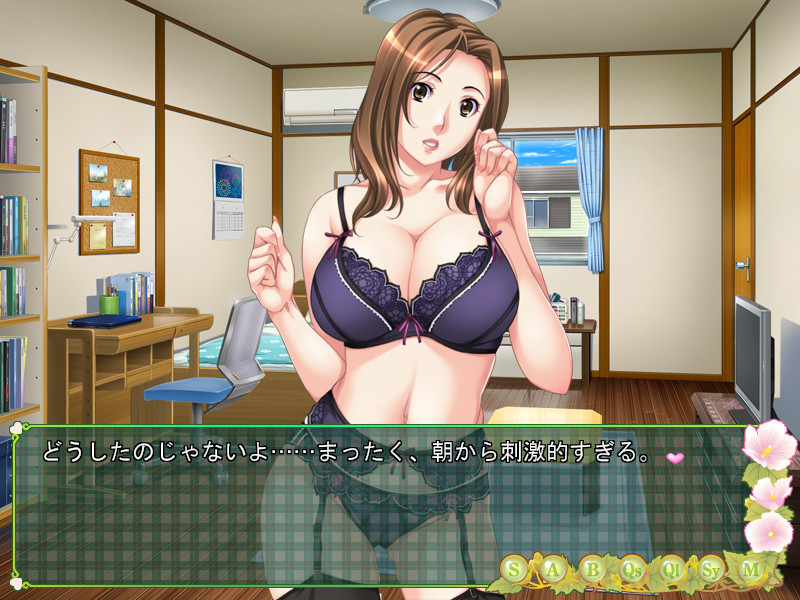Choose the Ql quick load button
Screen dimensions: 800x600
(x=672, y=569)
